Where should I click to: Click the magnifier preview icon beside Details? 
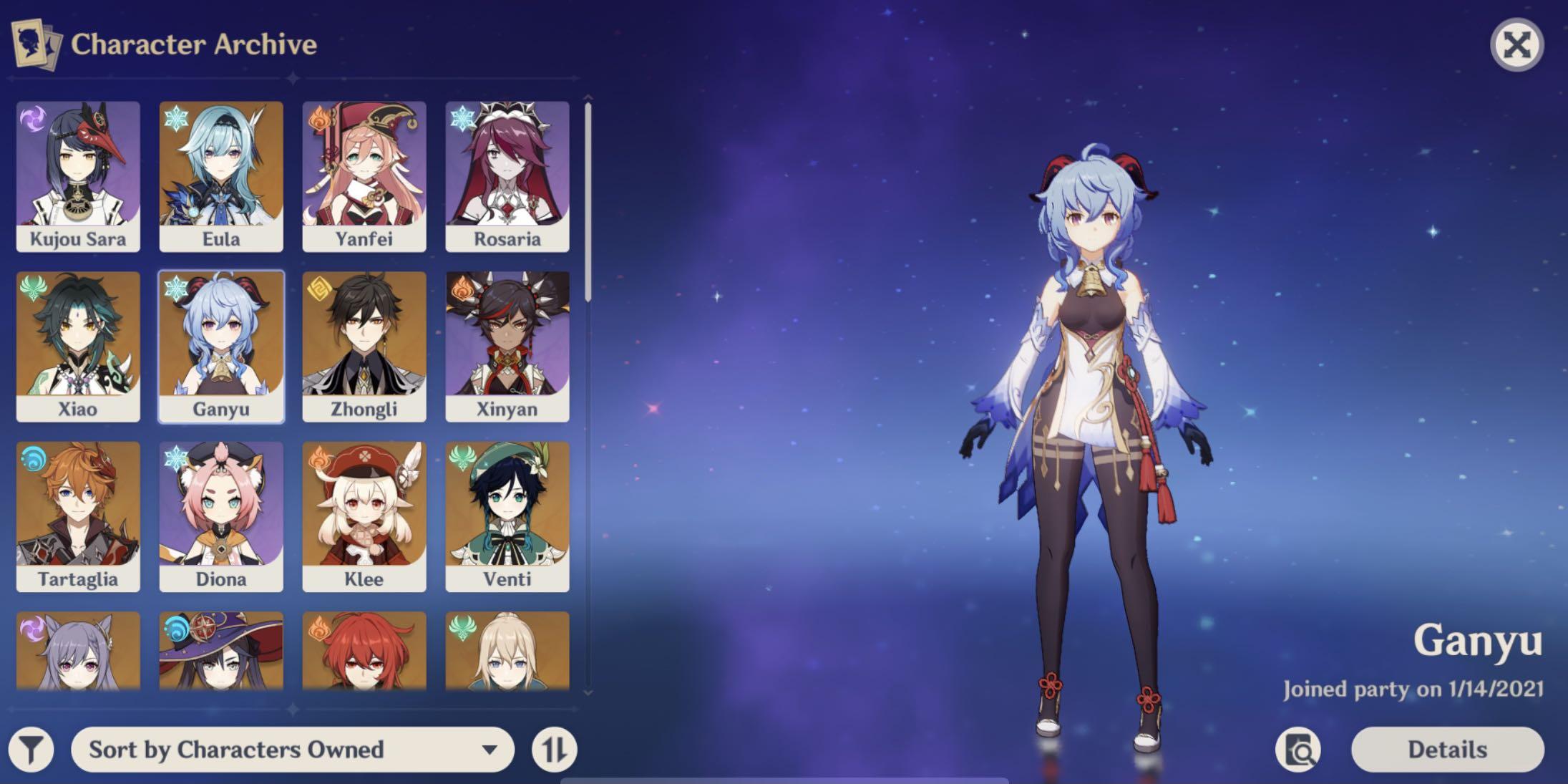click(x=1298, y=750)
